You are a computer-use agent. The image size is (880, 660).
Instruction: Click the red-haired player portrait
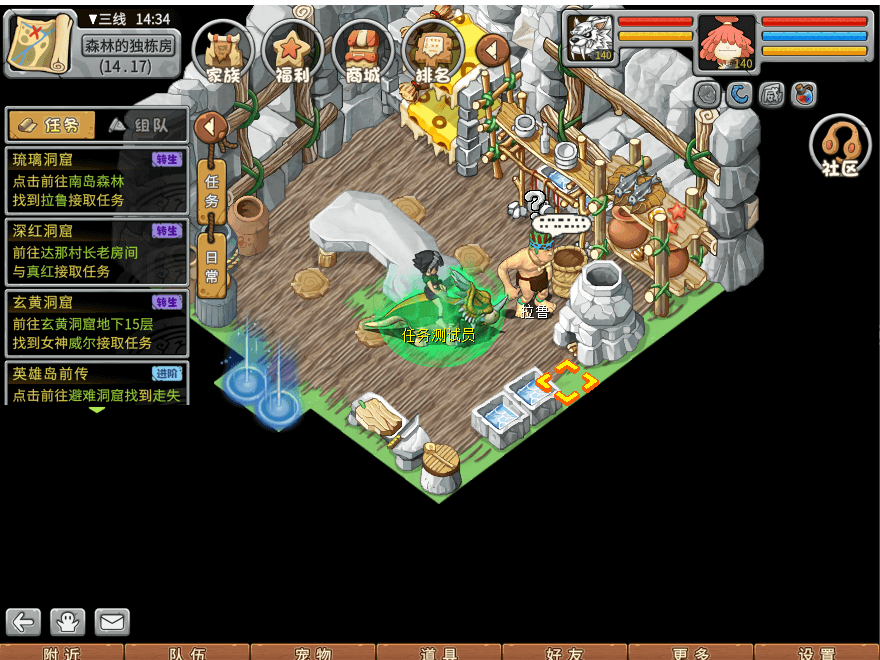click(x=727, y=42)
